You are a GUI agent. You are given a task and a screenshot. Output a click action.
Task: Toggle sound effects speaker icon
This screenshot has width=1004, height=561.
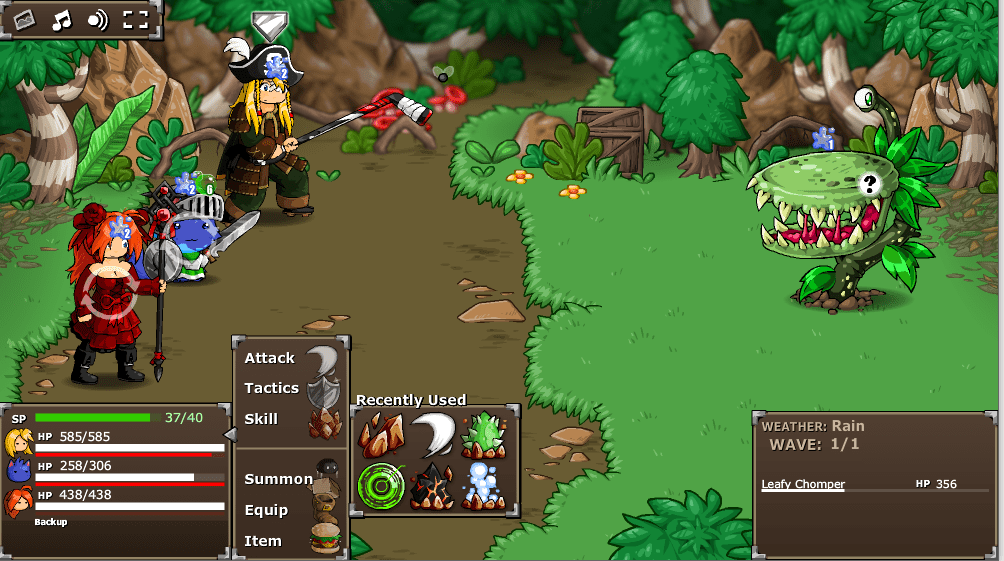97,19
